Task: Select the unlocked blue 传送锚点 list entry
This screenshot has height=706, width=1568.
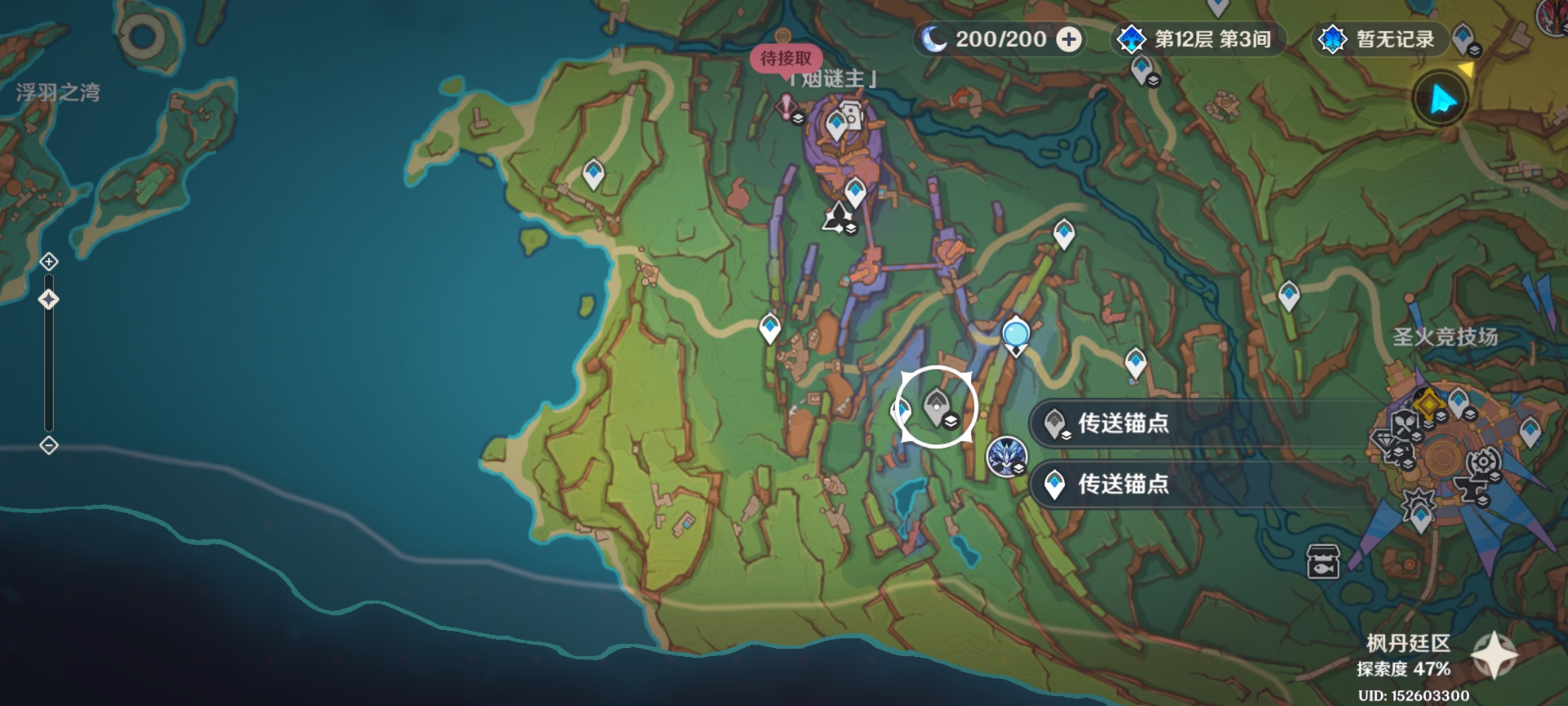Action: click(1122, 484)
